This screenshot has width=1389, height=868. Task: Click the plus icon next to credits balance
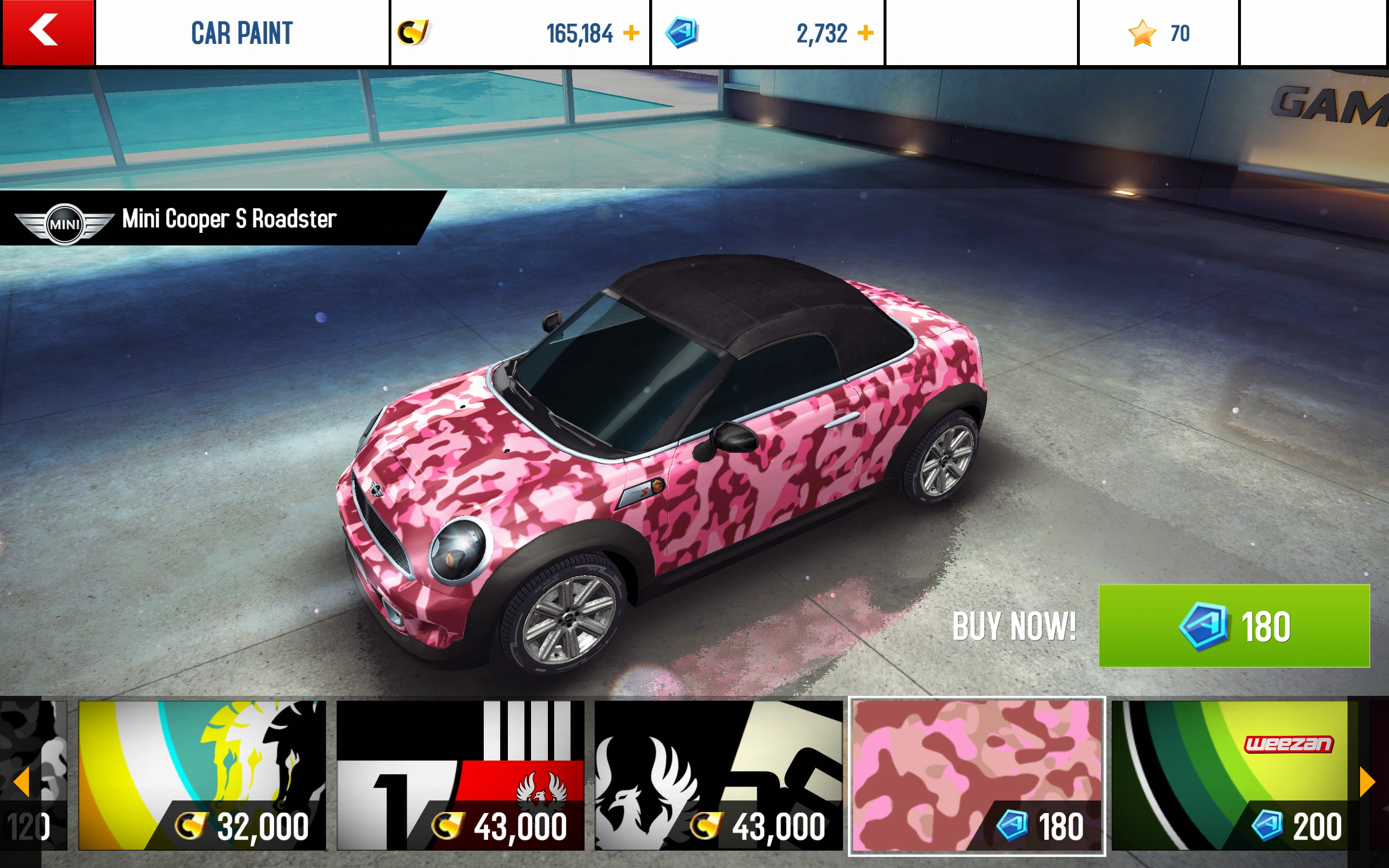click(x=630, y=33)
